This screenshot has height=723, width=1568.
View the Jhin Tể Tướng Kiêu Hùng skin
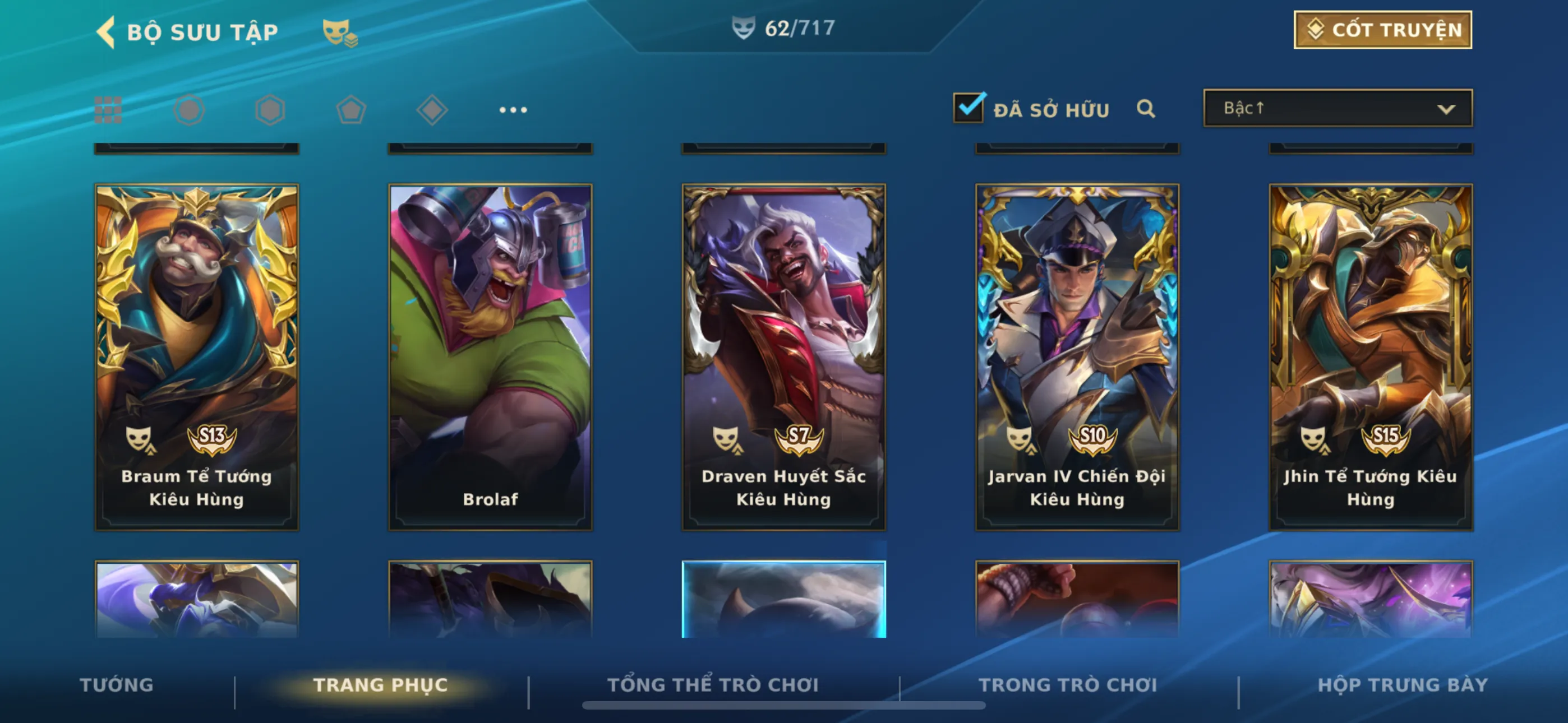point(1370,356)
